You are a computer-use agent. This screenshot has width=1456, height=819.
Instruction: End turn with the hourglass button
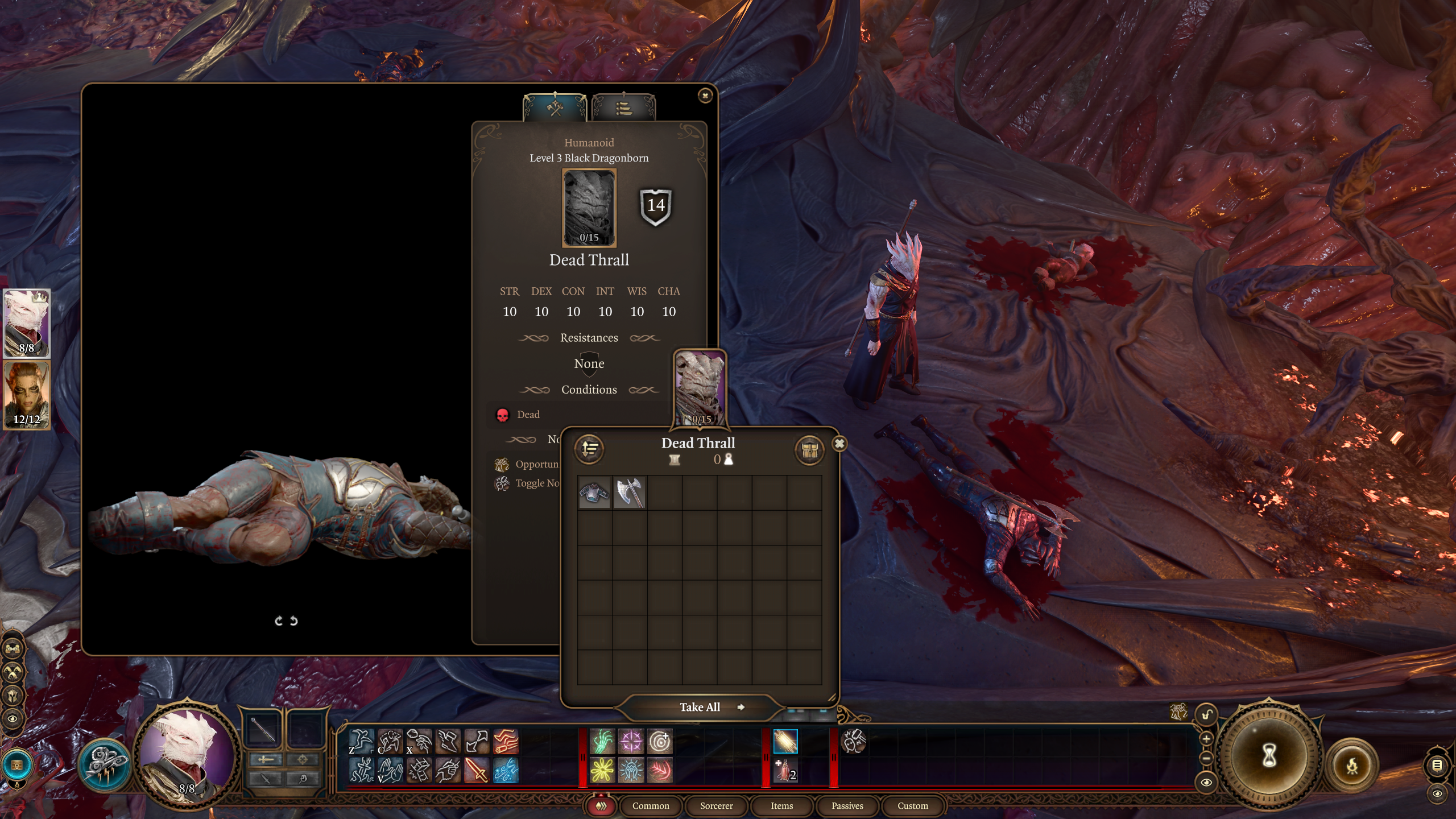coord(1269,756)
